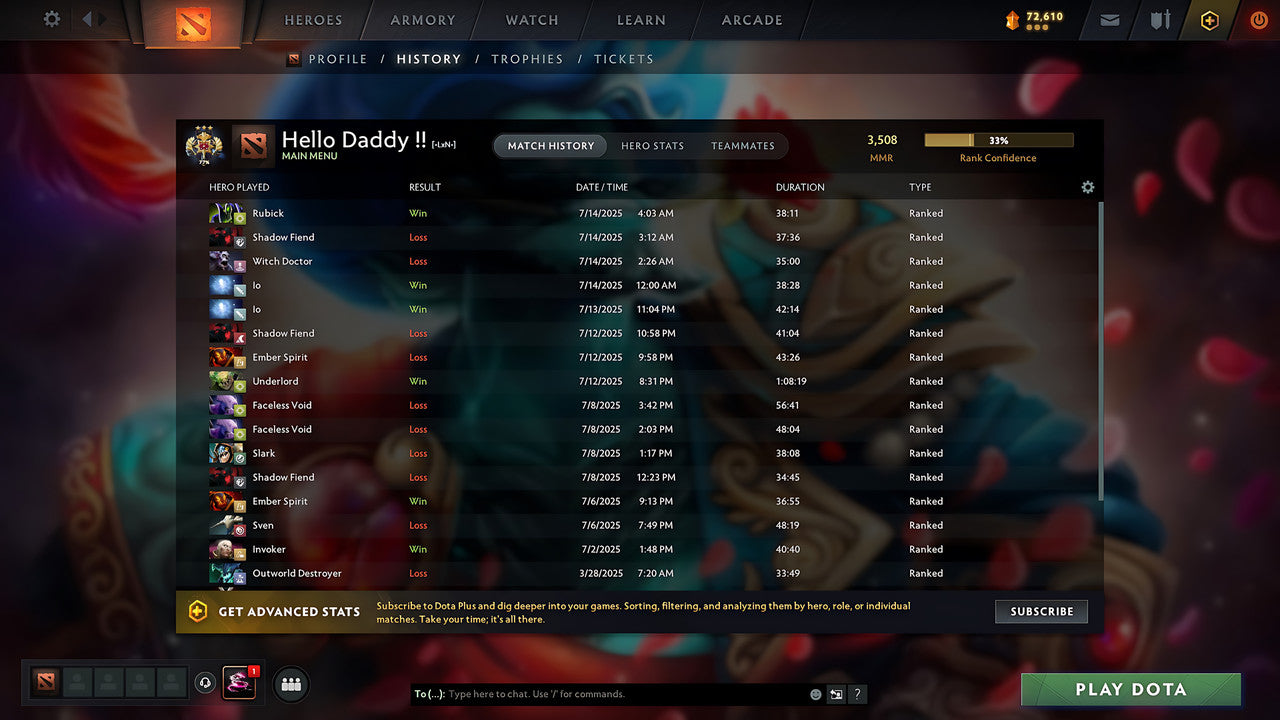Click the mail notifications envelope icon
The height and width of the screenshot is (720, 1280).
(1109, 19)
